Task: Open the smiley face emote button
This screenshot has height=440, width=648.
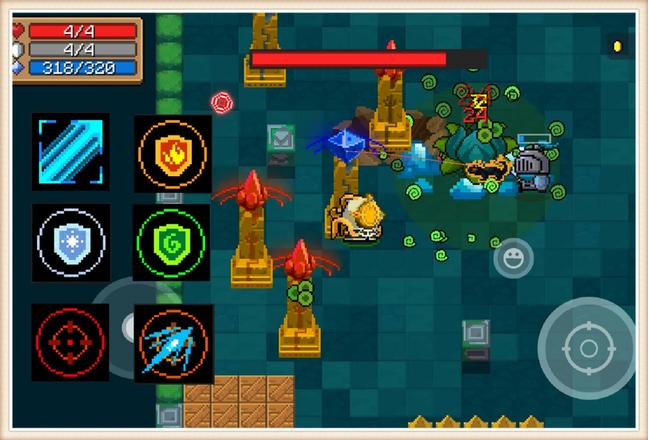Action: click(x=513, y=259)
